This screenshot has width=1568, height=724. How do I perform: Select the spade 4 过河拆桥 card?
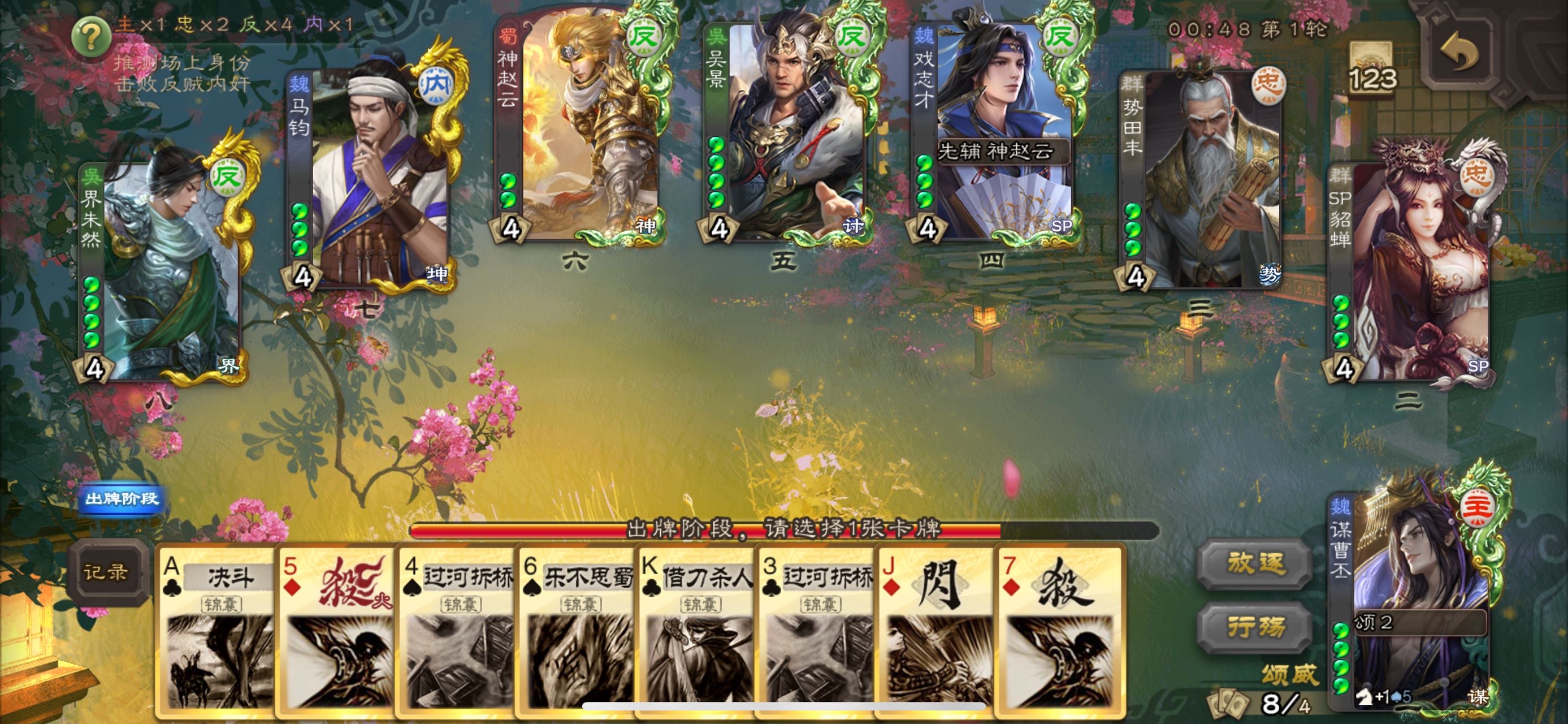(457, 633)
